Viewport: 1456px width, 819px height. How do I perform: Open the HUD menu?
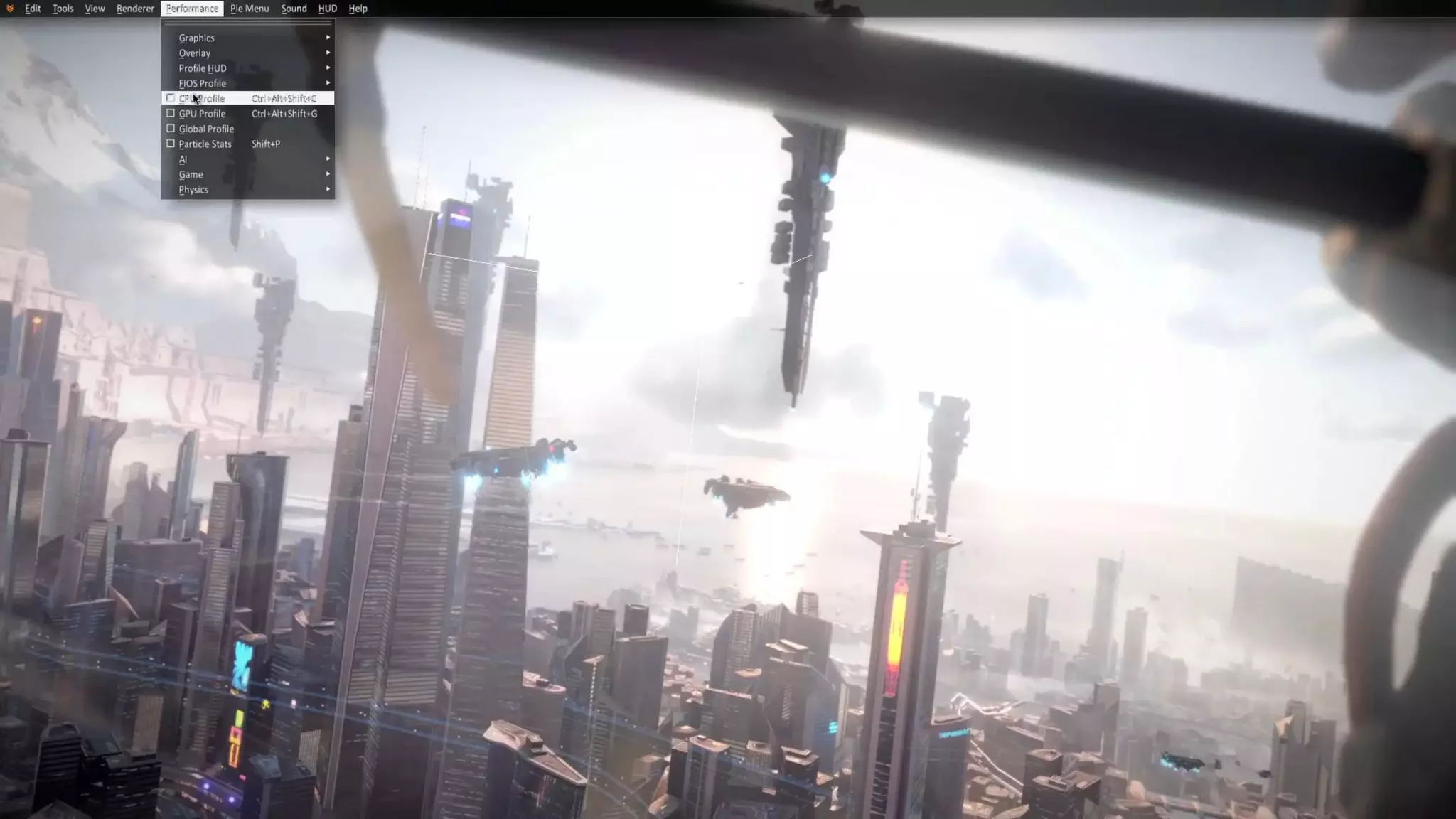328,9
